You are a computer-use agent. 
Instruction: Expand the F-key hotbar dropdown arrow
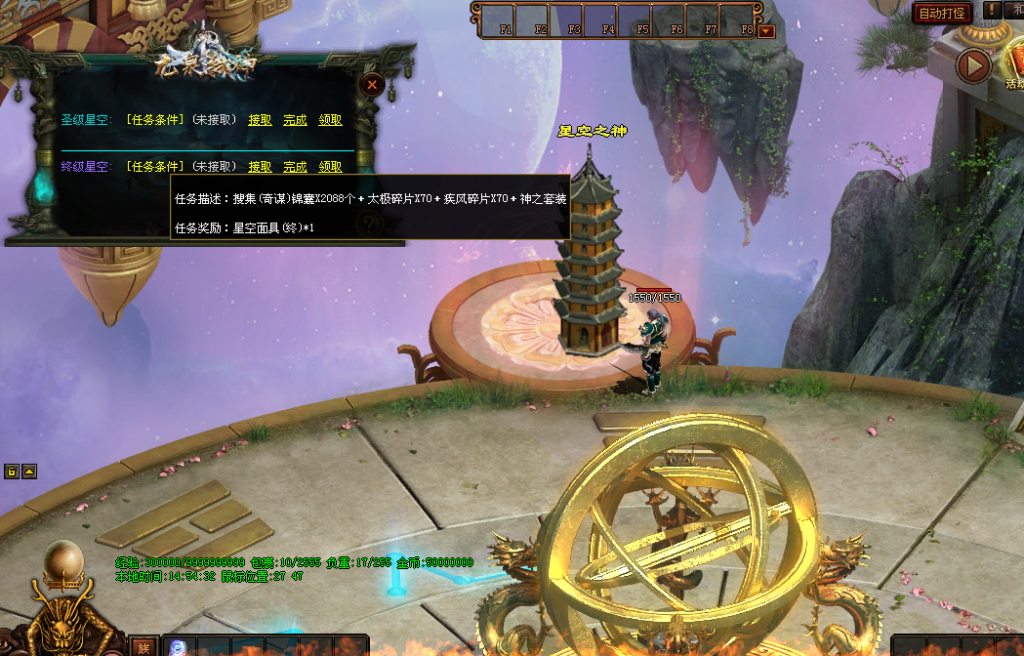(767, 31)
